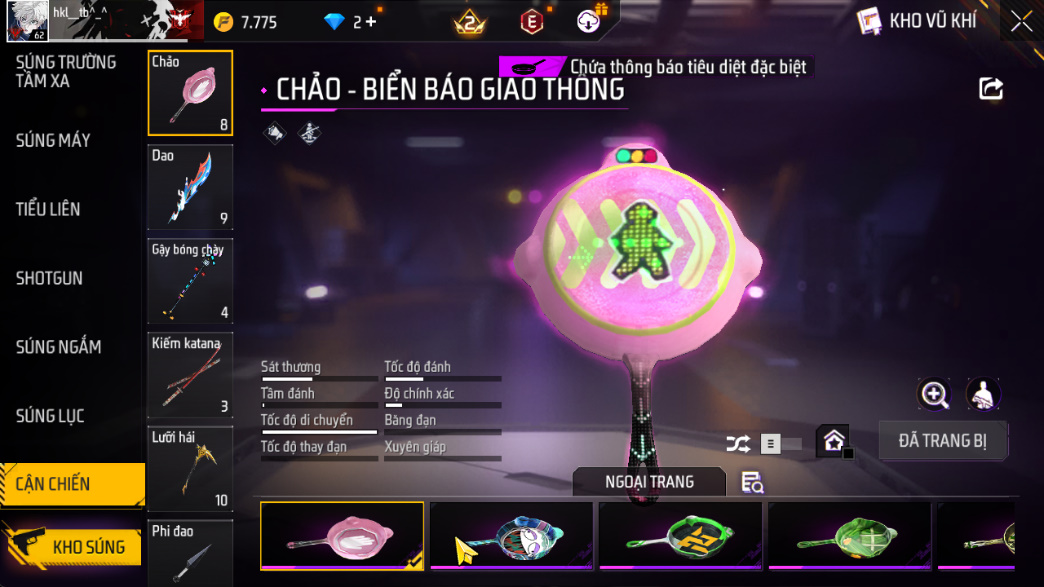Toggle the random skin shuffle
1044x587 pixels.
[x=738, y=444]
